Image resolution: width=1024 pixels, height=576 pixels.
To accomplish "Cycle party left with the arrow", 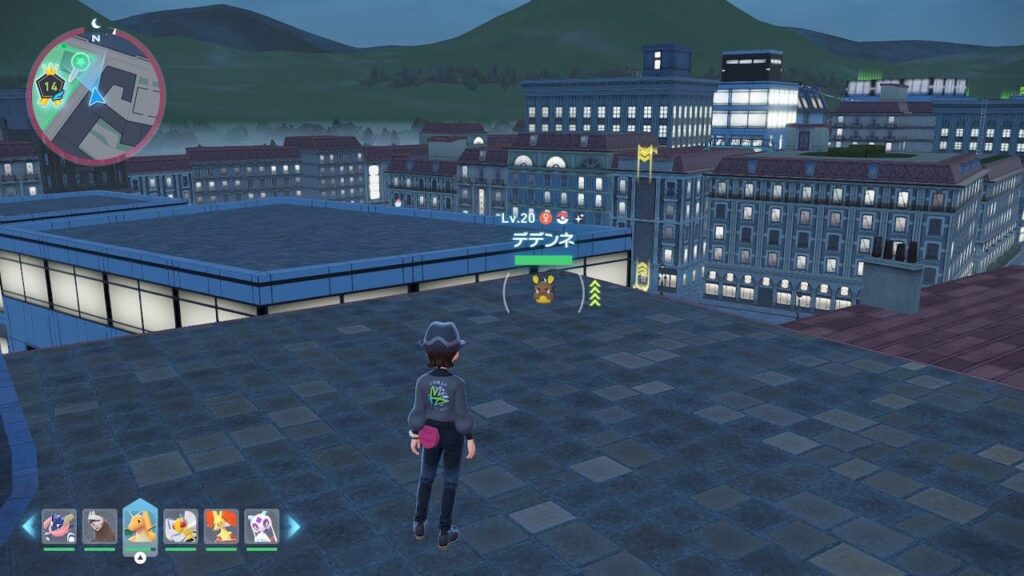I will (x=27, y=526).
